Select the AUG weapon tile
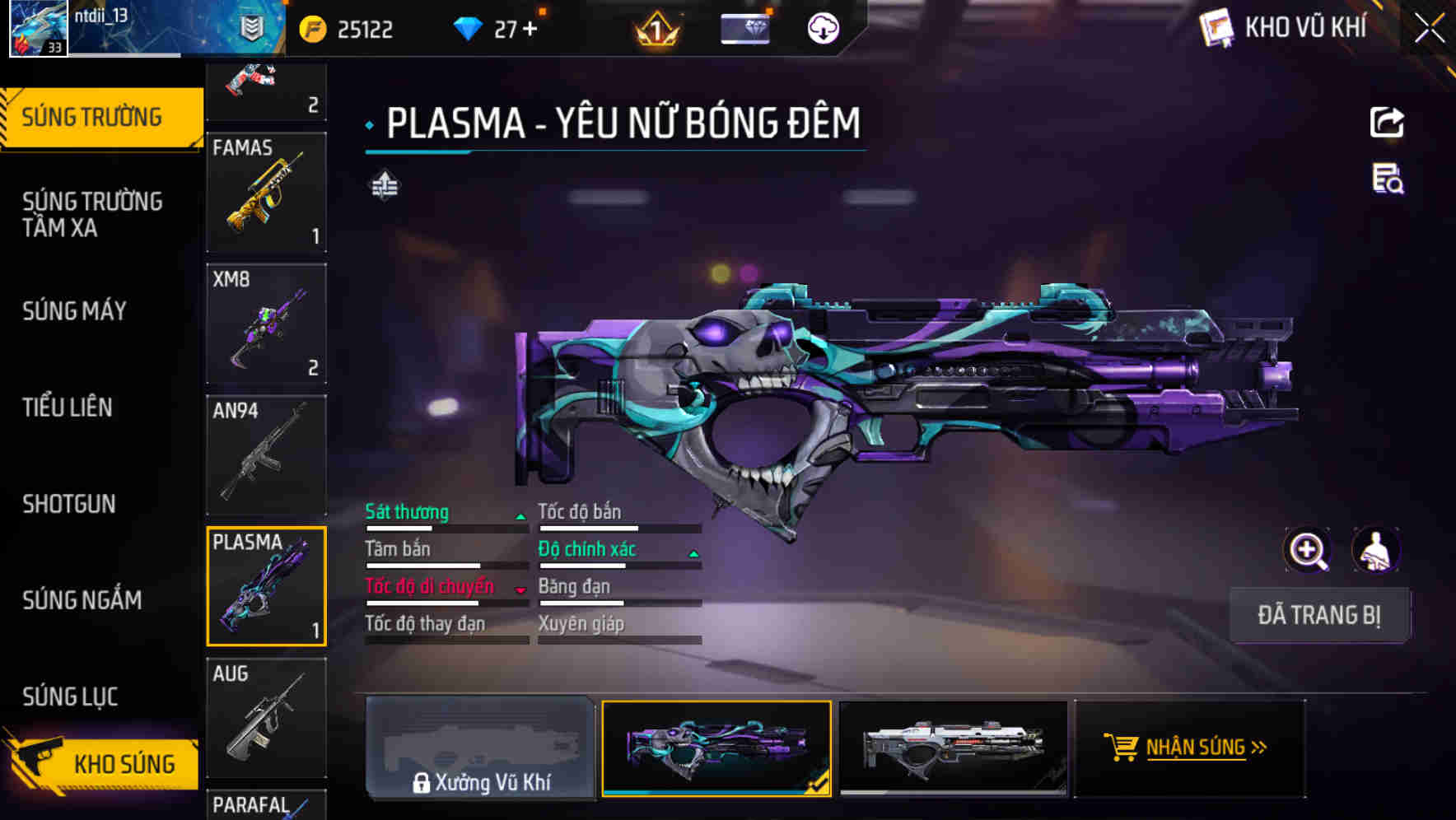The height and width of the screenshot is (820, 1456). (266, 718)
